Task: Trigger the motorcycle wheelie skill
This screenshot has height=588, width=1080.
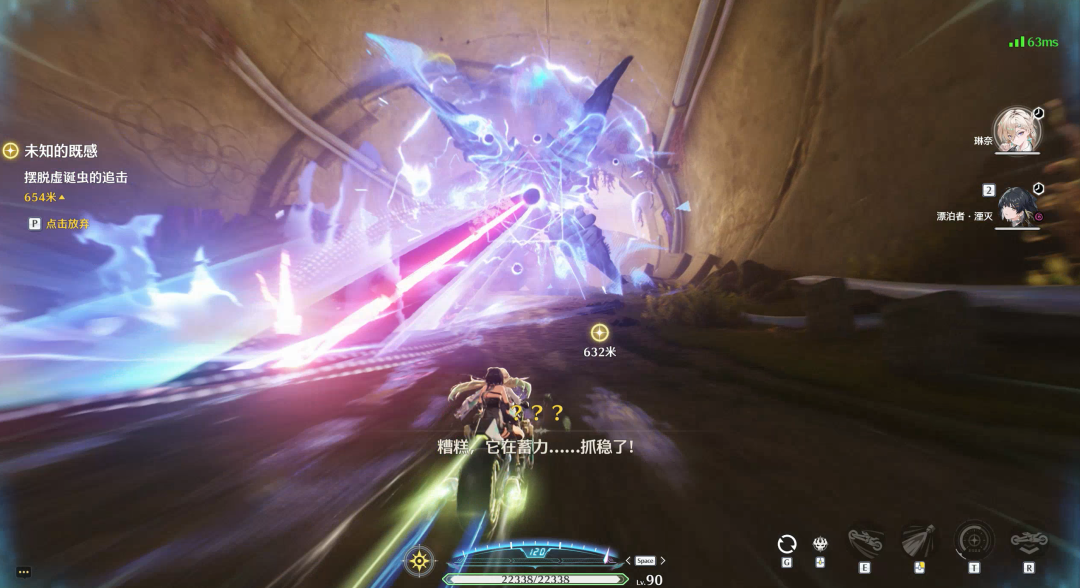Action: [x=864, y=543]
